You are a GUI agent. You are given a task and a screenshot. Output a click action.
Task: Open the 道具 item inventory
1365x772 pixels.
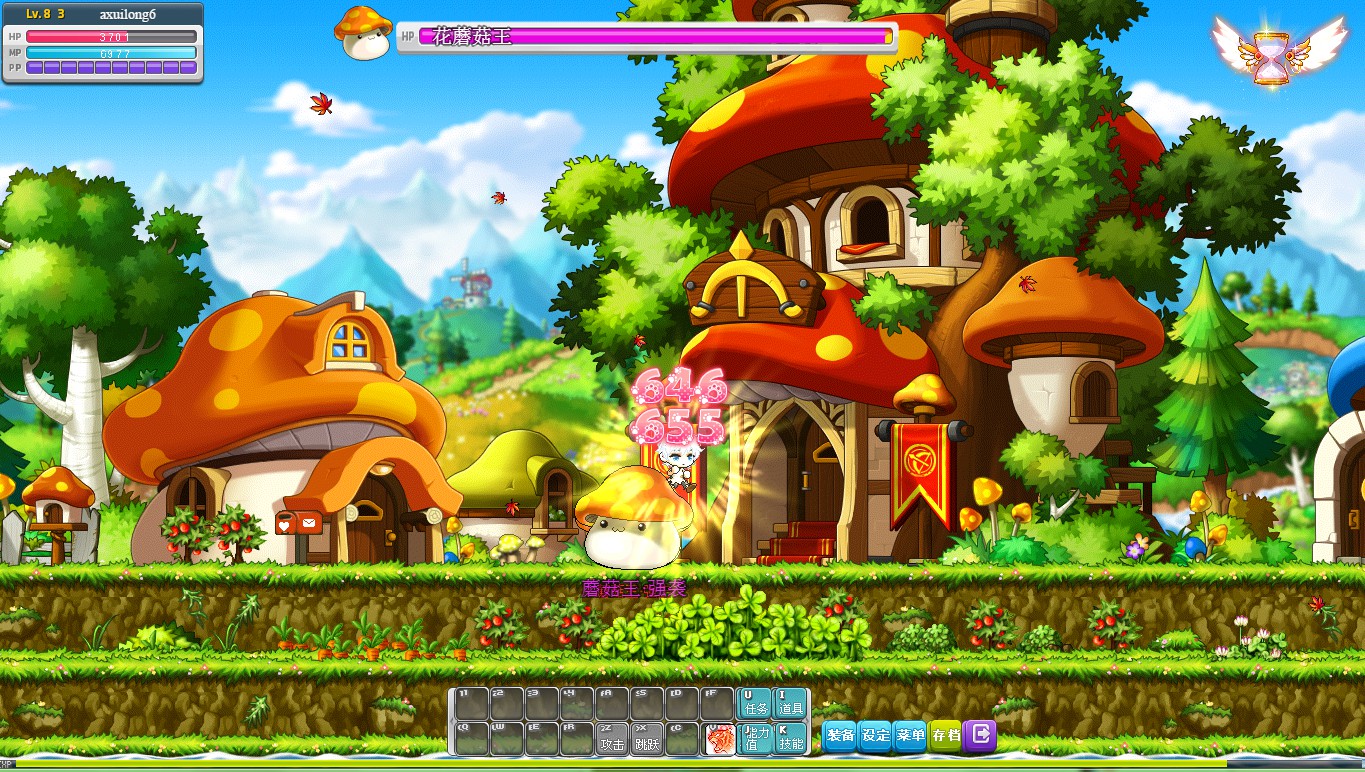[x=790, y=703]
